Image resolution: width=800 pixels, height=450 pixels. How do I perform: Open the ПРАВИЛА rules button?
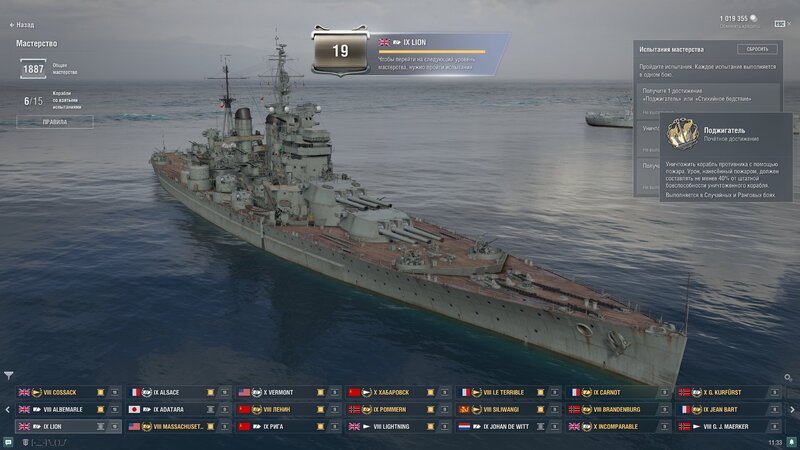pos(54,122)
